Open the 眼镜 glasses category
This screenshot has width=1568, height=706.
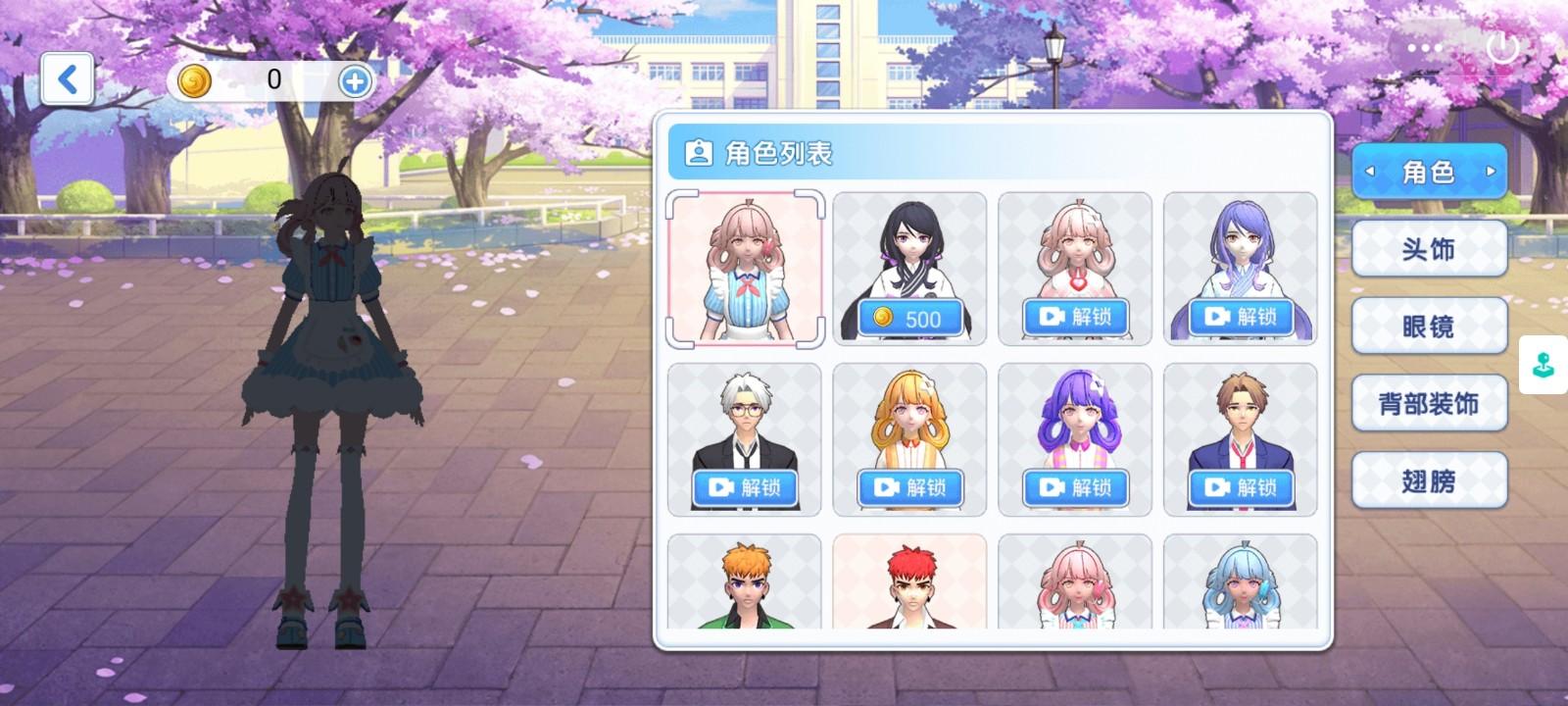(x=1429, y=327)
